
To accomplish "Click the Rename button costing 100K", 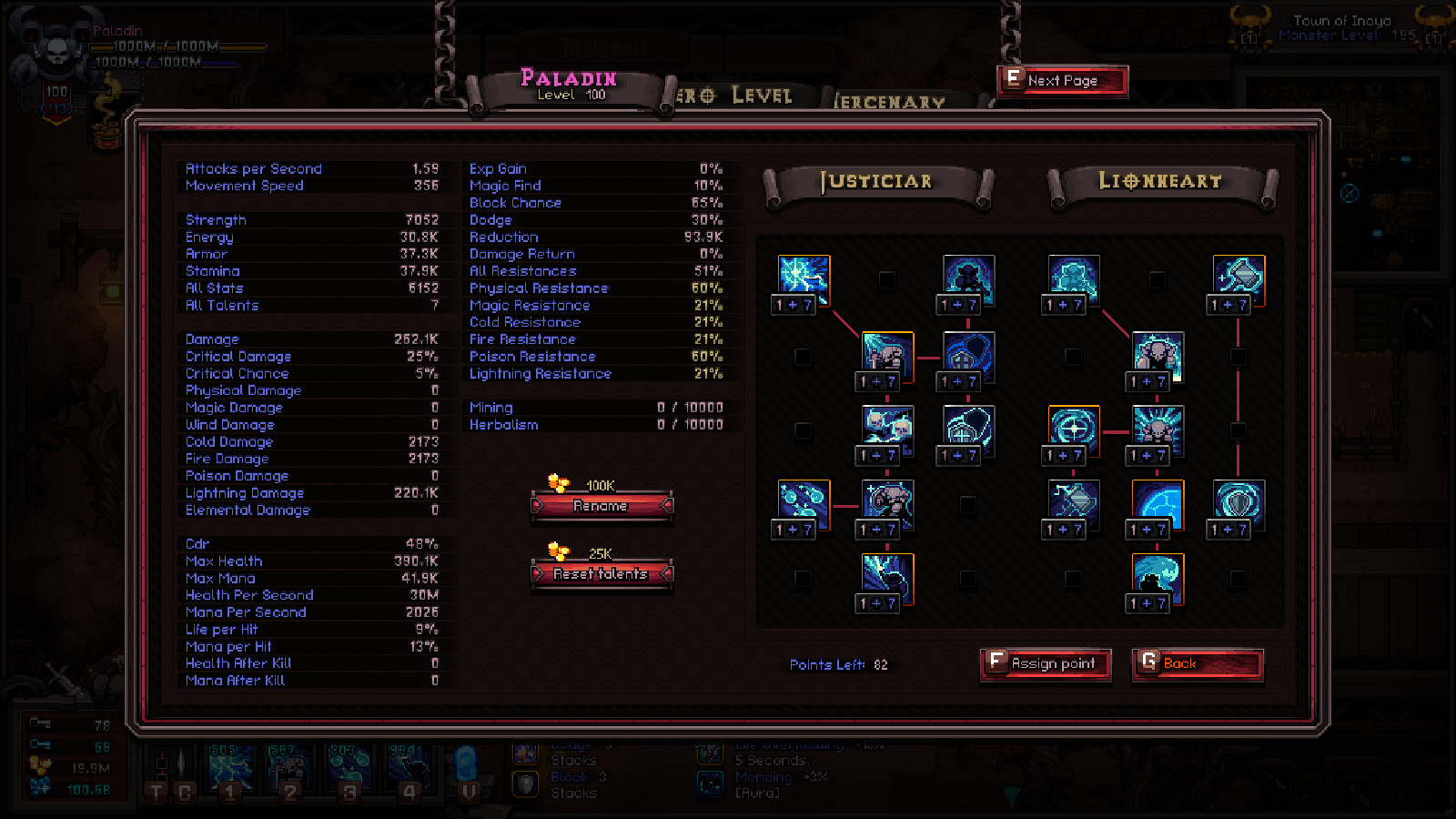I will 602,506.
